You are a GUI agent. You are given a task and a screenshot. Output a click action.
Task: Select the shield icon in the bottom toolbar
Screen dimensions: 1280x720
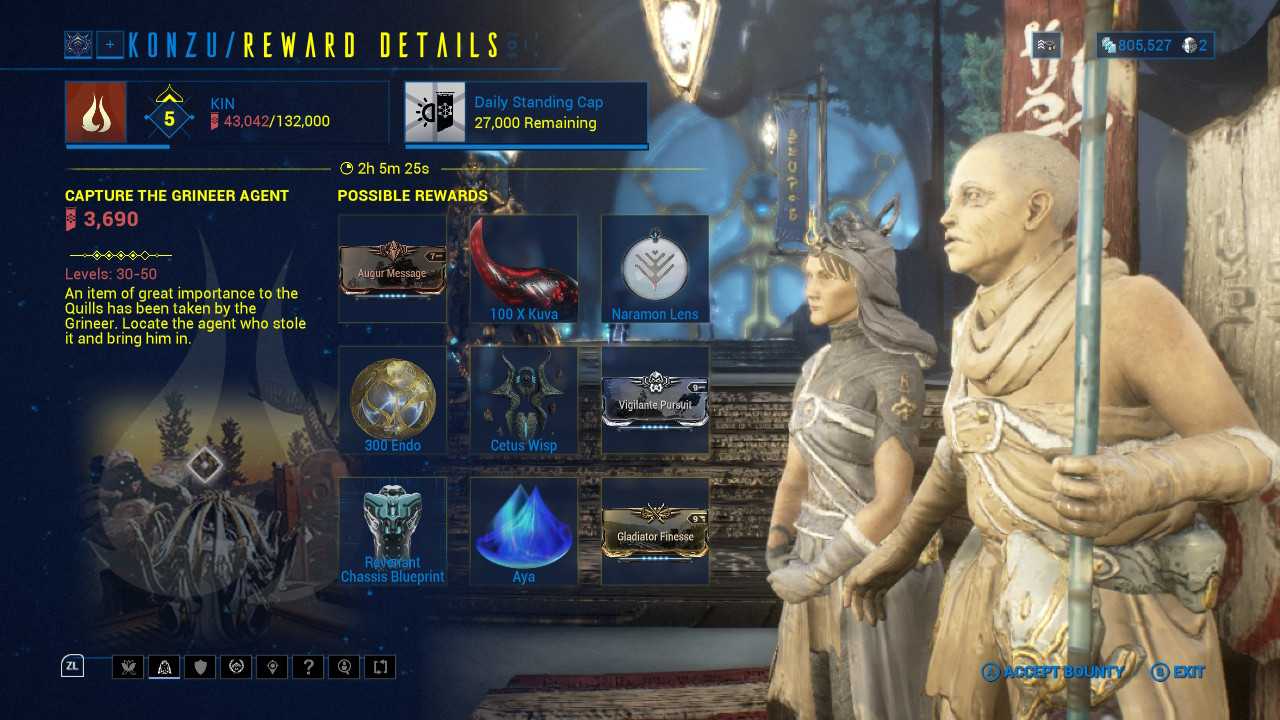[200, 667]
